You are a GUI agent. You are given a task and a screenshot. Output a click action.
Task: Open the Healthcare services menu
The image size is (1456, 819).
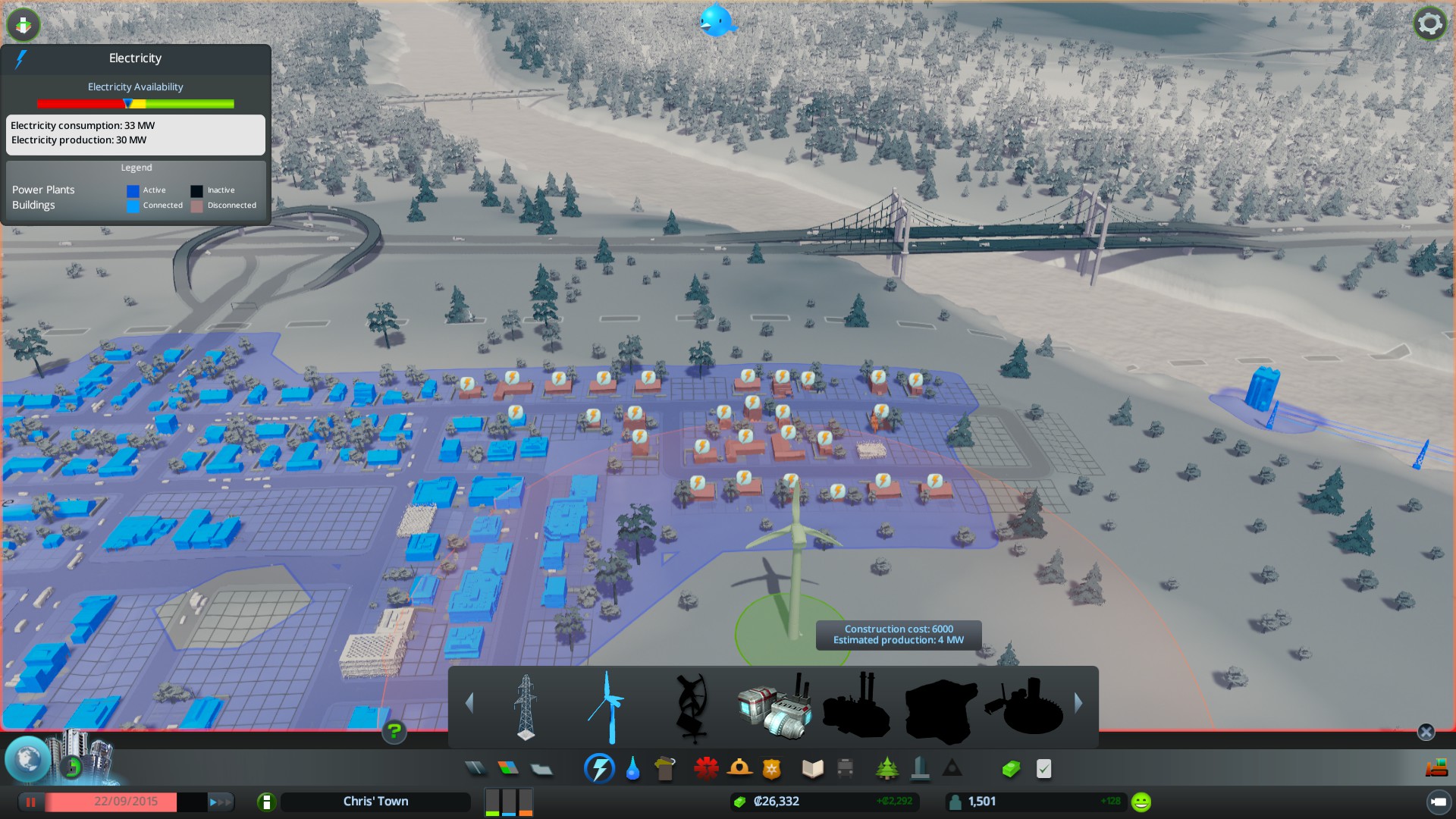tap(706, 769)
